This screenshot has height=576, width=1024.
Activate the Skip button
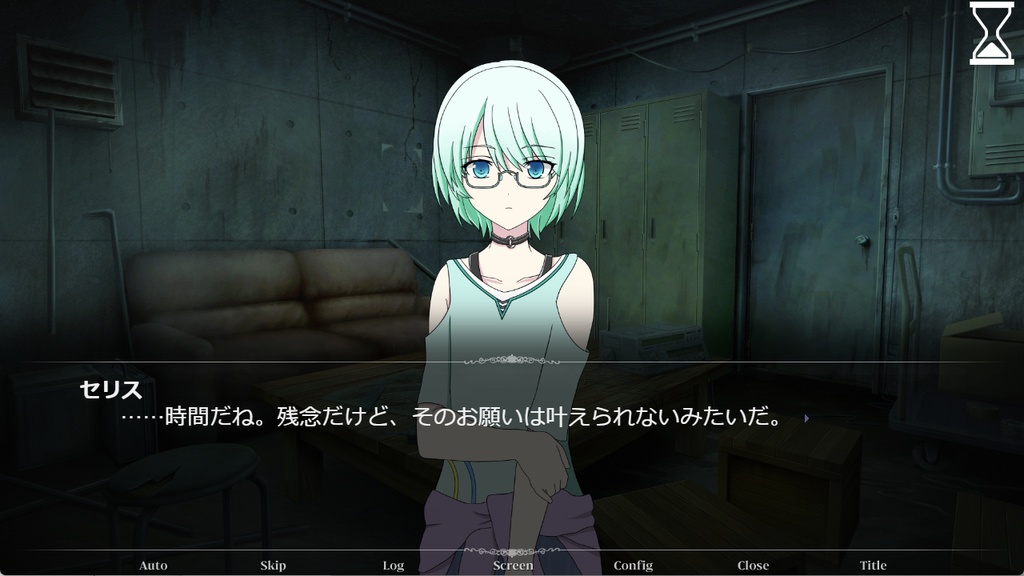[x=273, y=565]
